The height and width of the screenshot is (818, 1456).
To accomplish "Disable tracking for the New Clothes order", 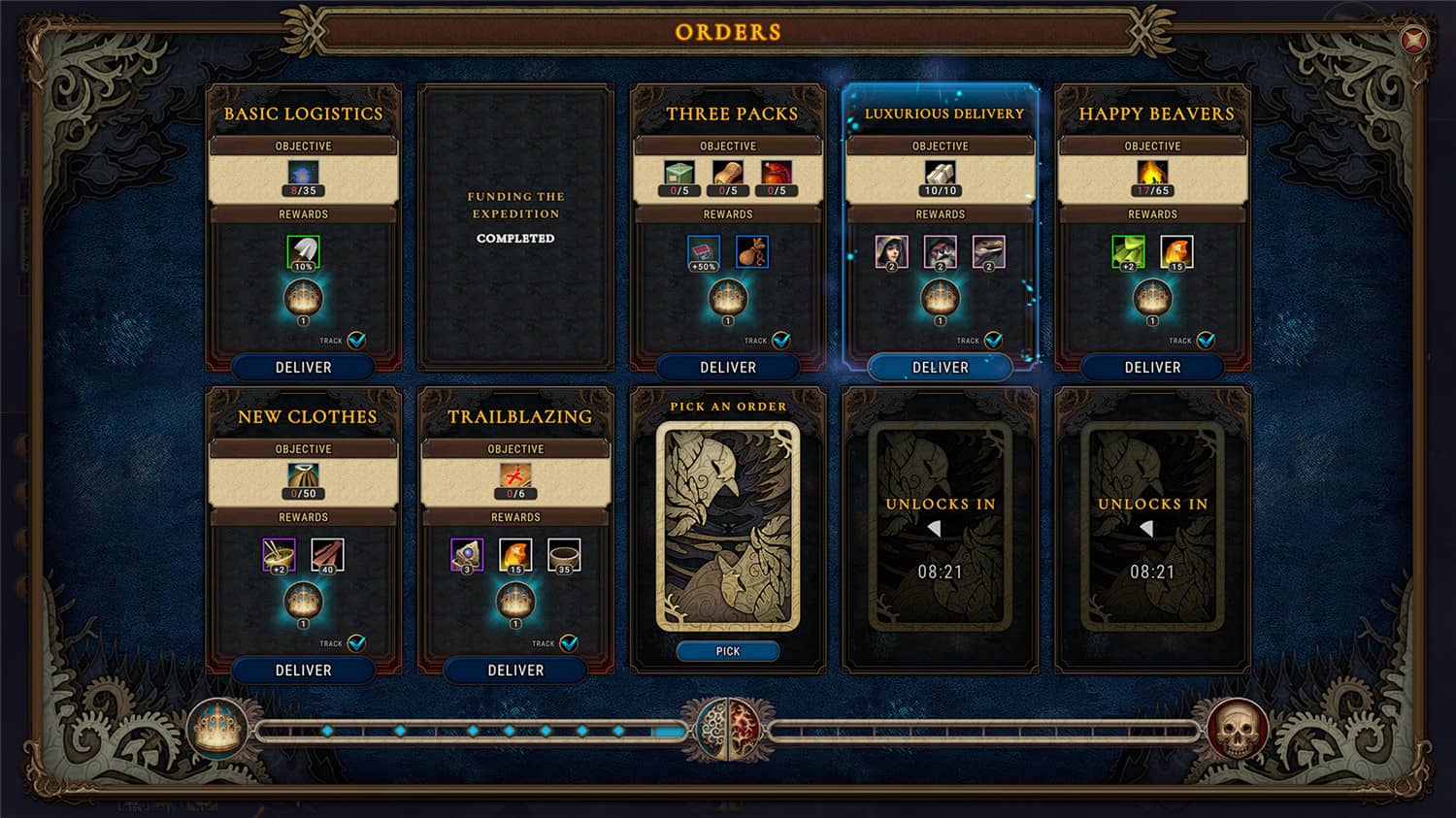I will (x=358, y=643).
